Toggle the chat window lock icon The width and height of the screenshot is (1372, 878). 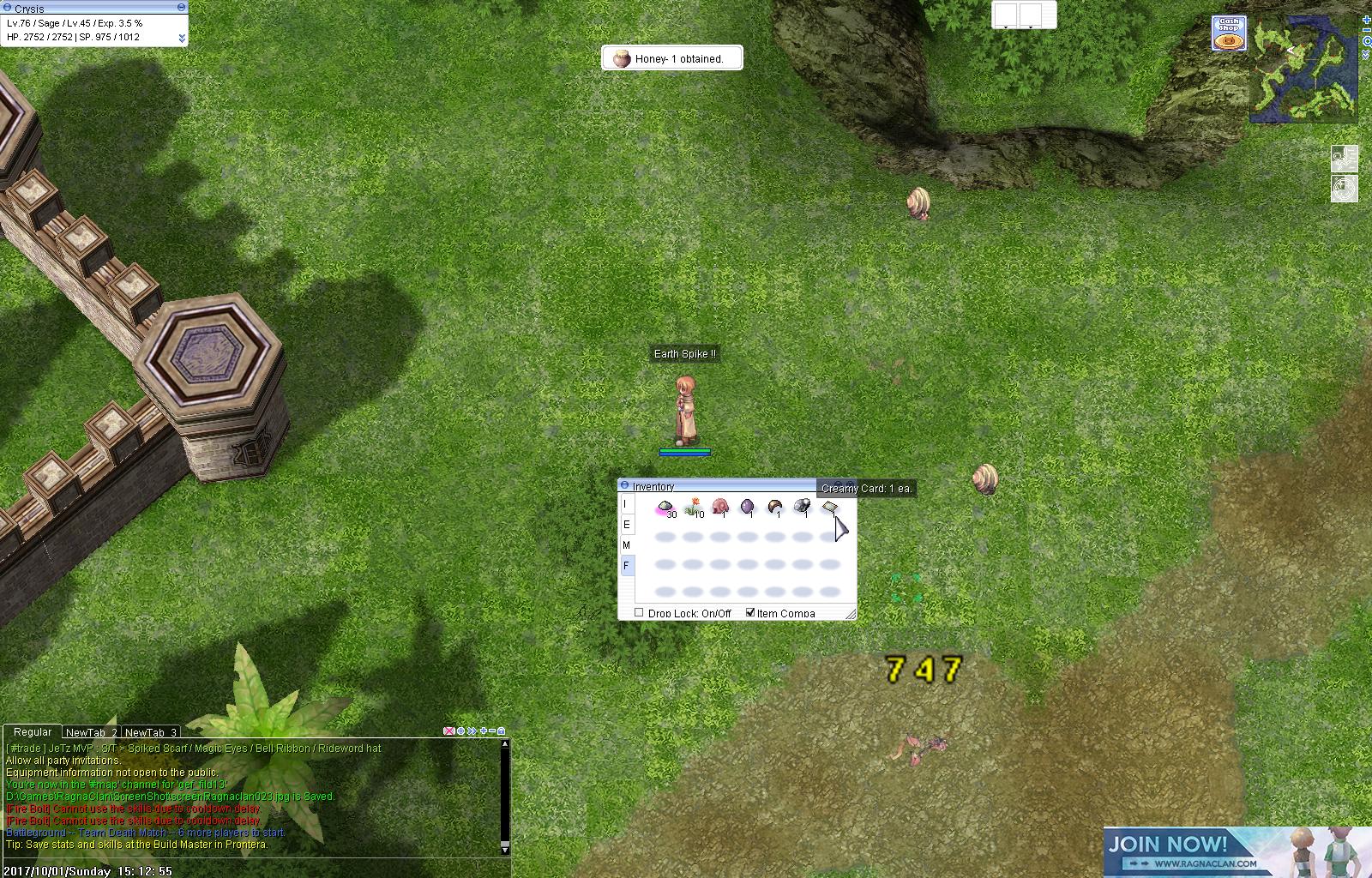click(x=501, y=731)
